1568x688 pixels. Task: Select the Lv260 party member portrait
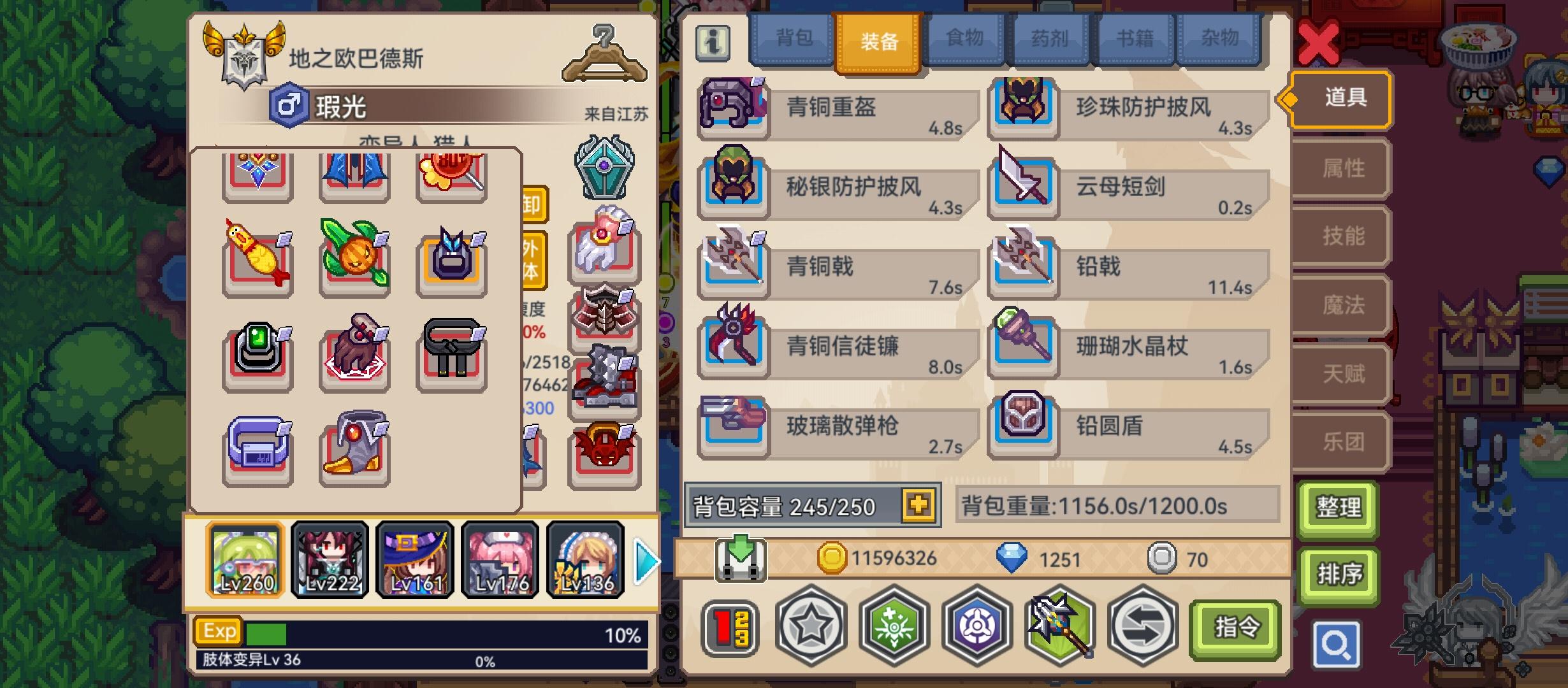tap(245, 560)
